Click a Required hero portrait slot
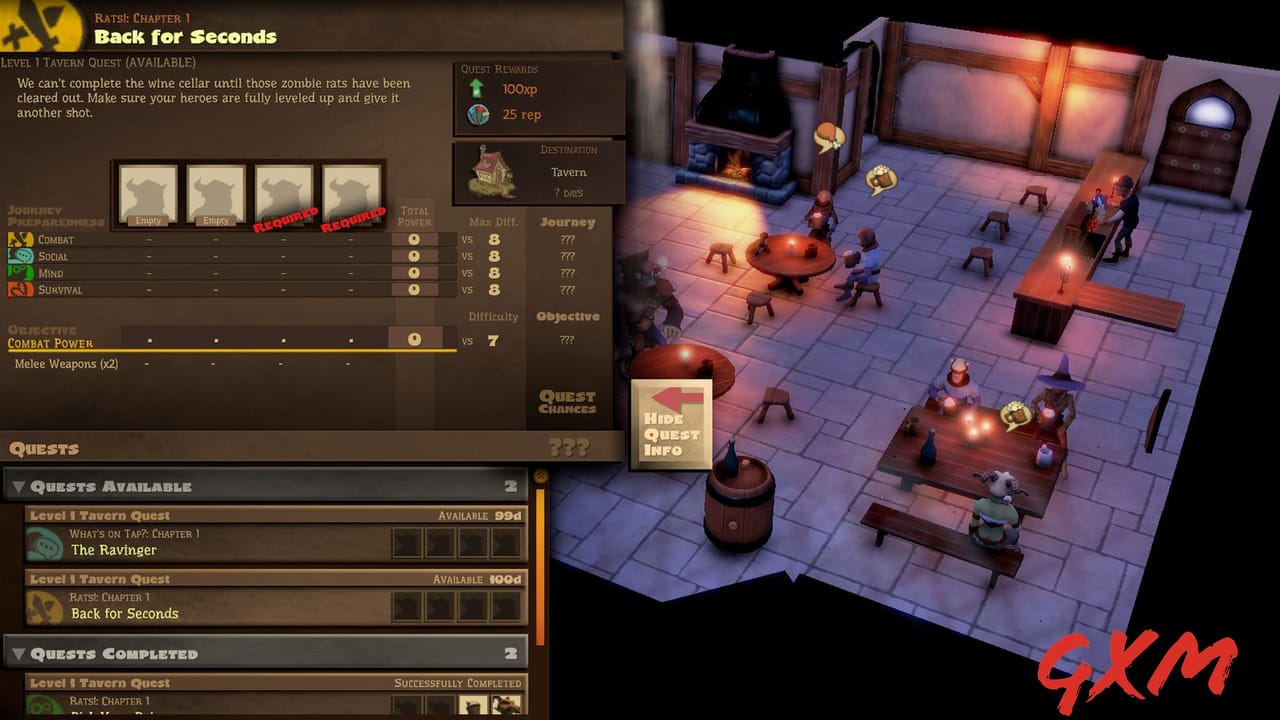 click(x=284, y=192)
